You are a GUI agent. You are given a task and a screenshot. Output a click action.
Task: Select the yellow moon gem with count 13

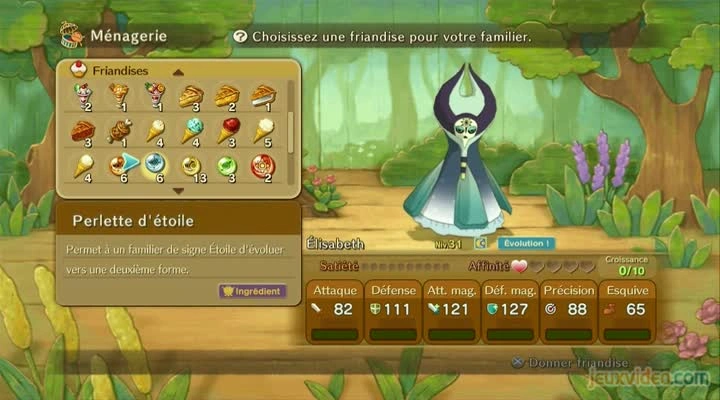[x=190, y=165]
